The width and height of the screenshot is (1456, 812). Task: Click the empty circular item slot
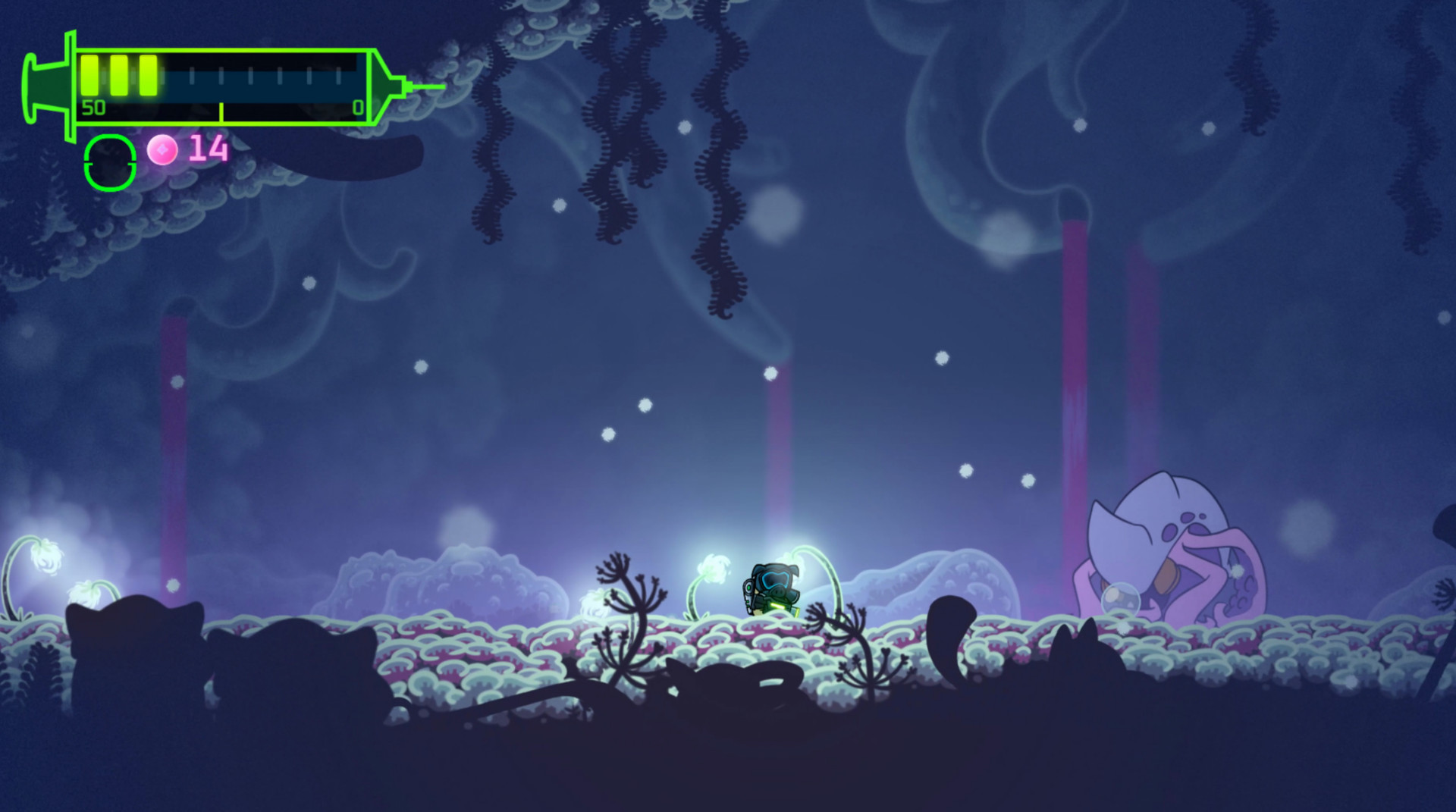(x=108, y=159)
